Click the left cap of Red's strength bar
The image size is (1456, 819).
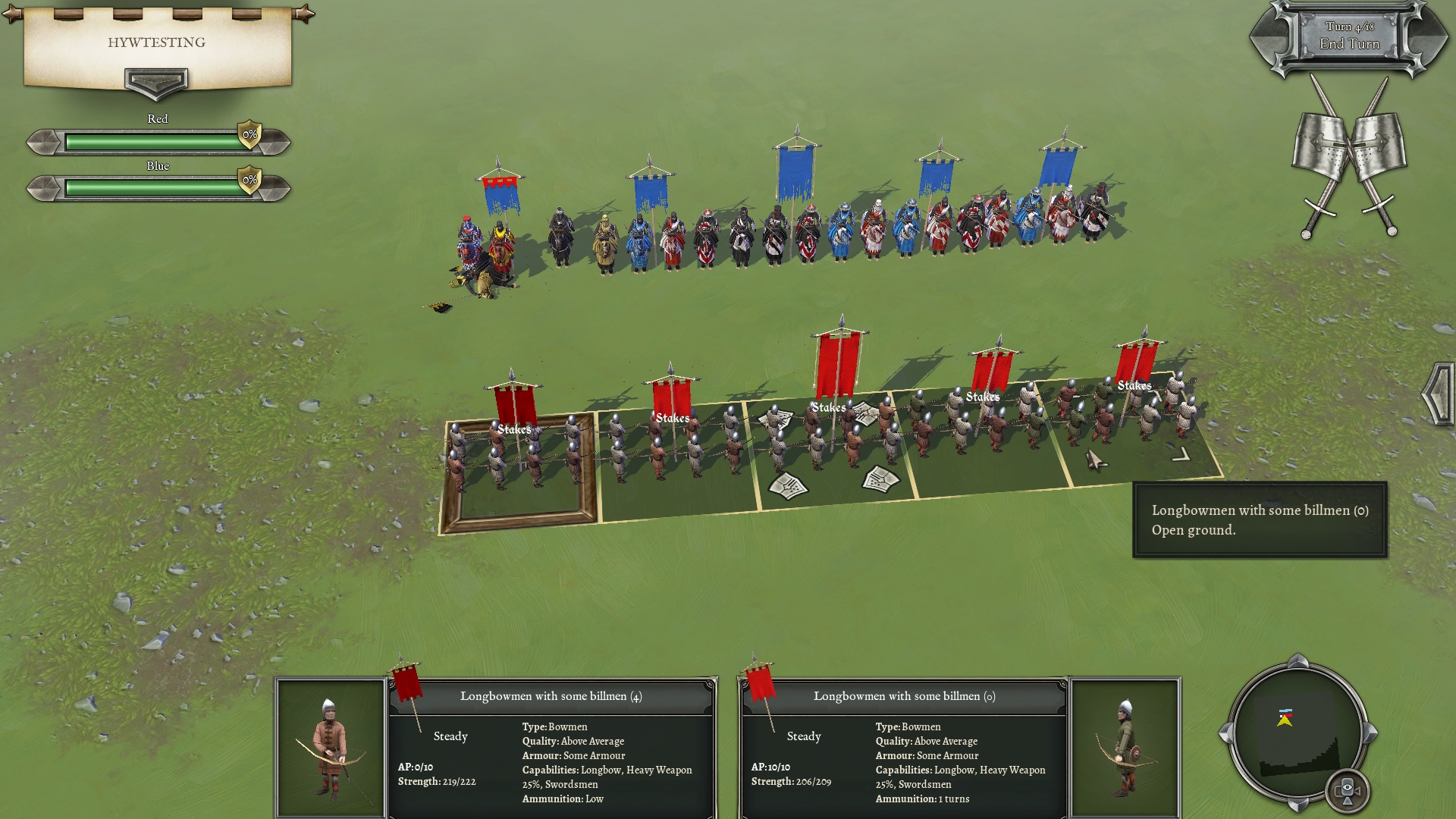(x=44, y=142)
